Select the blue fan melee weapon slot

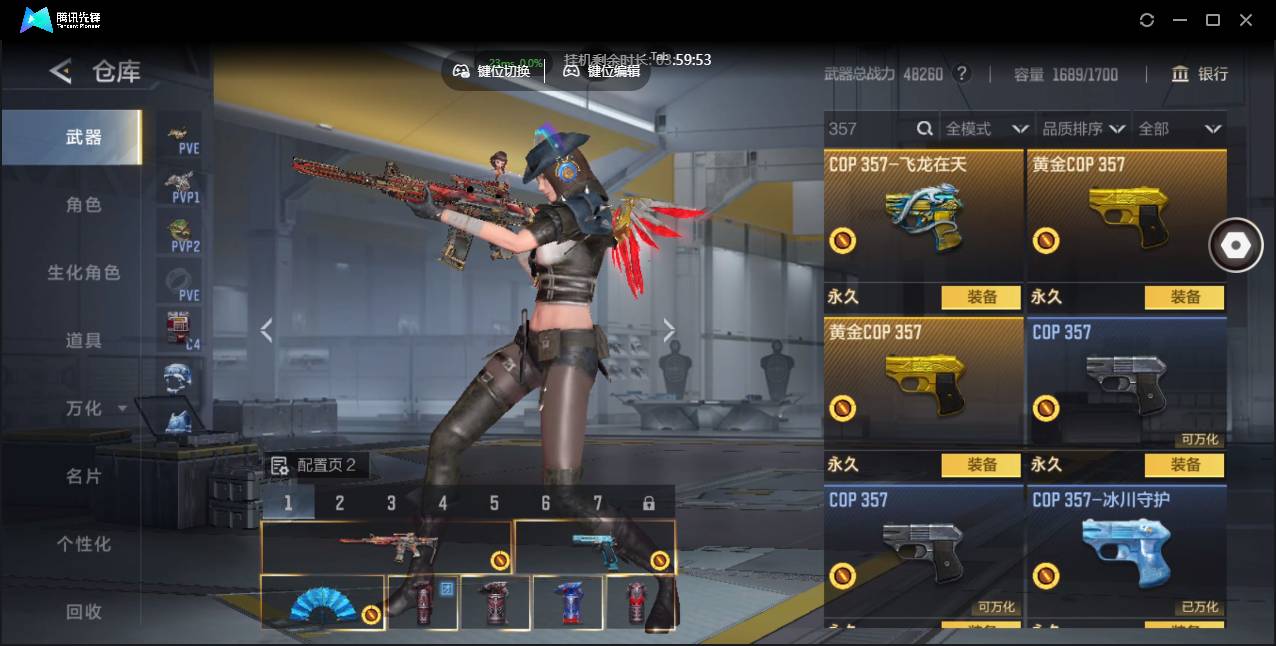(322, 603)
